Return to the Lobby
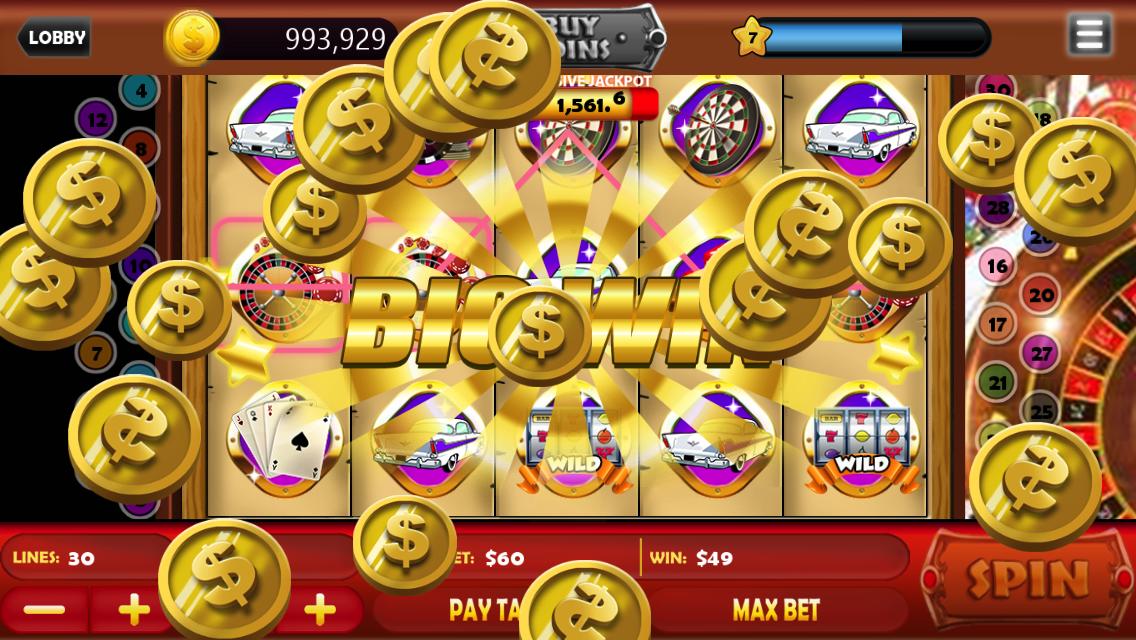 coord(55,38)
